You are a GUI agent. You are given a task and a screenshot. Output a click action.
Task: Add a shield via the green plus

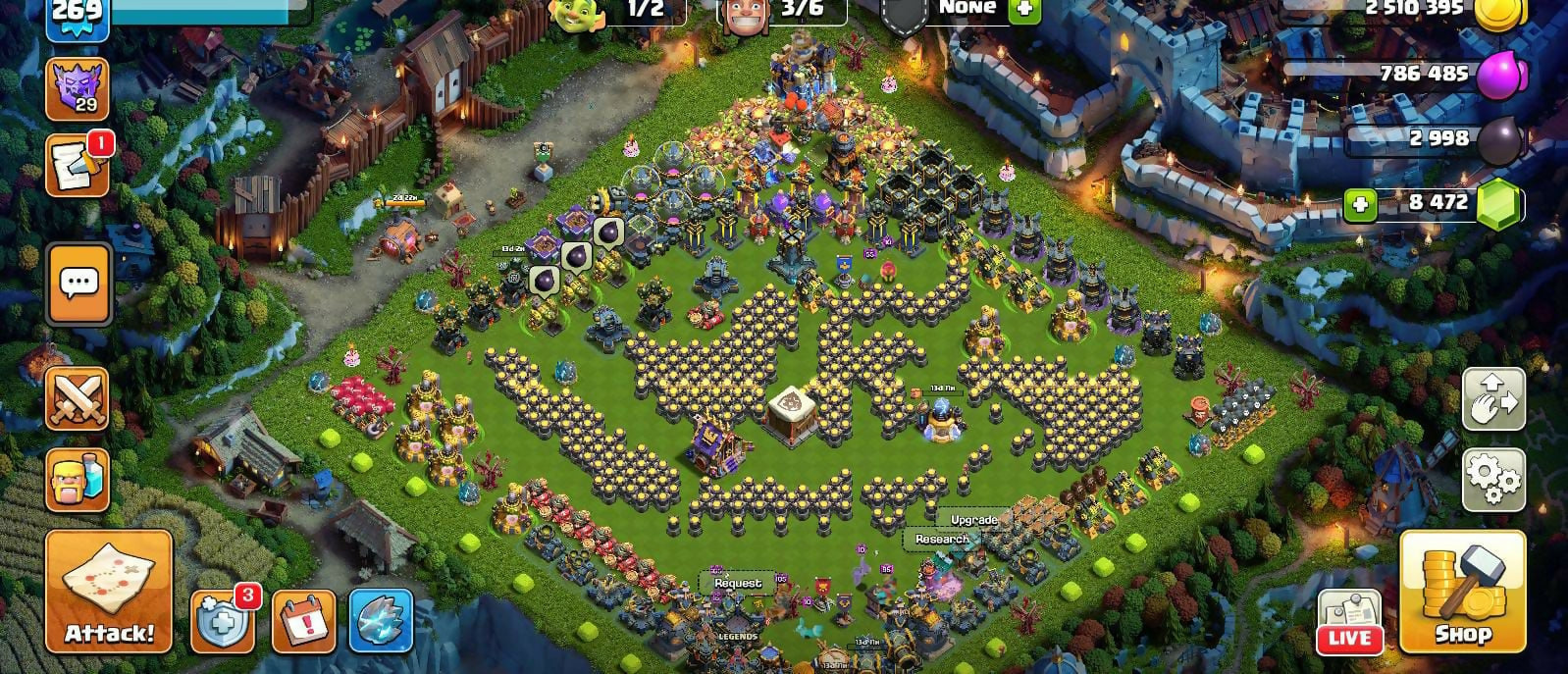(x=1023, y=9)
